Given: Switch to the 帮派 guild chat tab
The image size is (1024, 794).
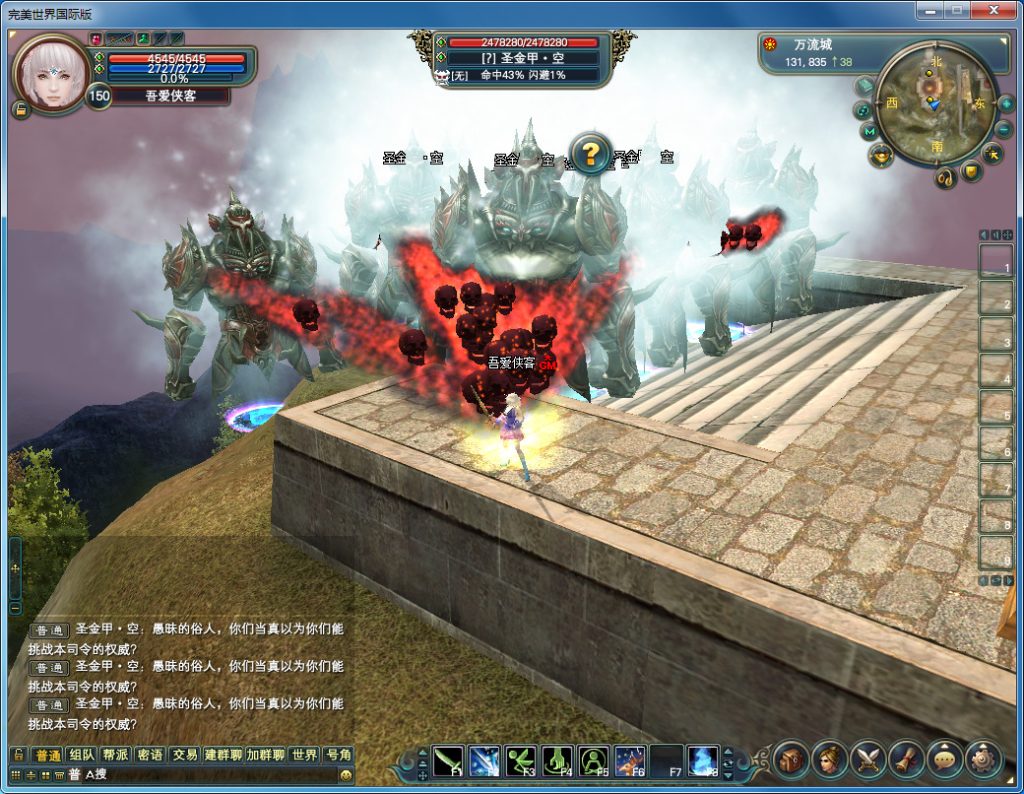Looking at the screenshot, I should tap(116, 755).
